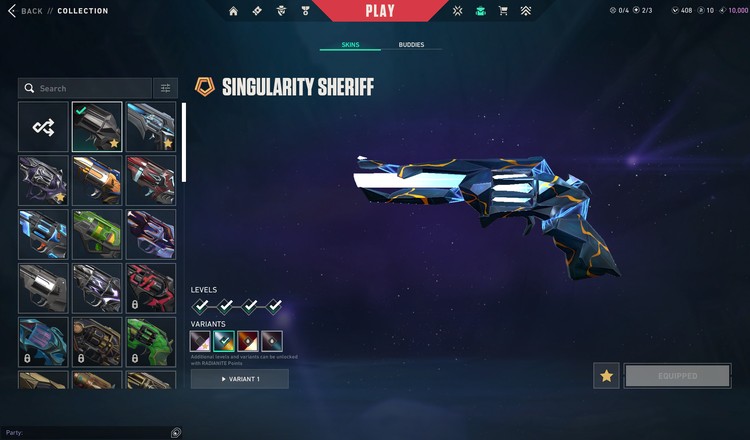The height and width of the screenshot is (440, 750).
Task: Select the default grey Sheriff skin
Action: click(x=43, y=288)
